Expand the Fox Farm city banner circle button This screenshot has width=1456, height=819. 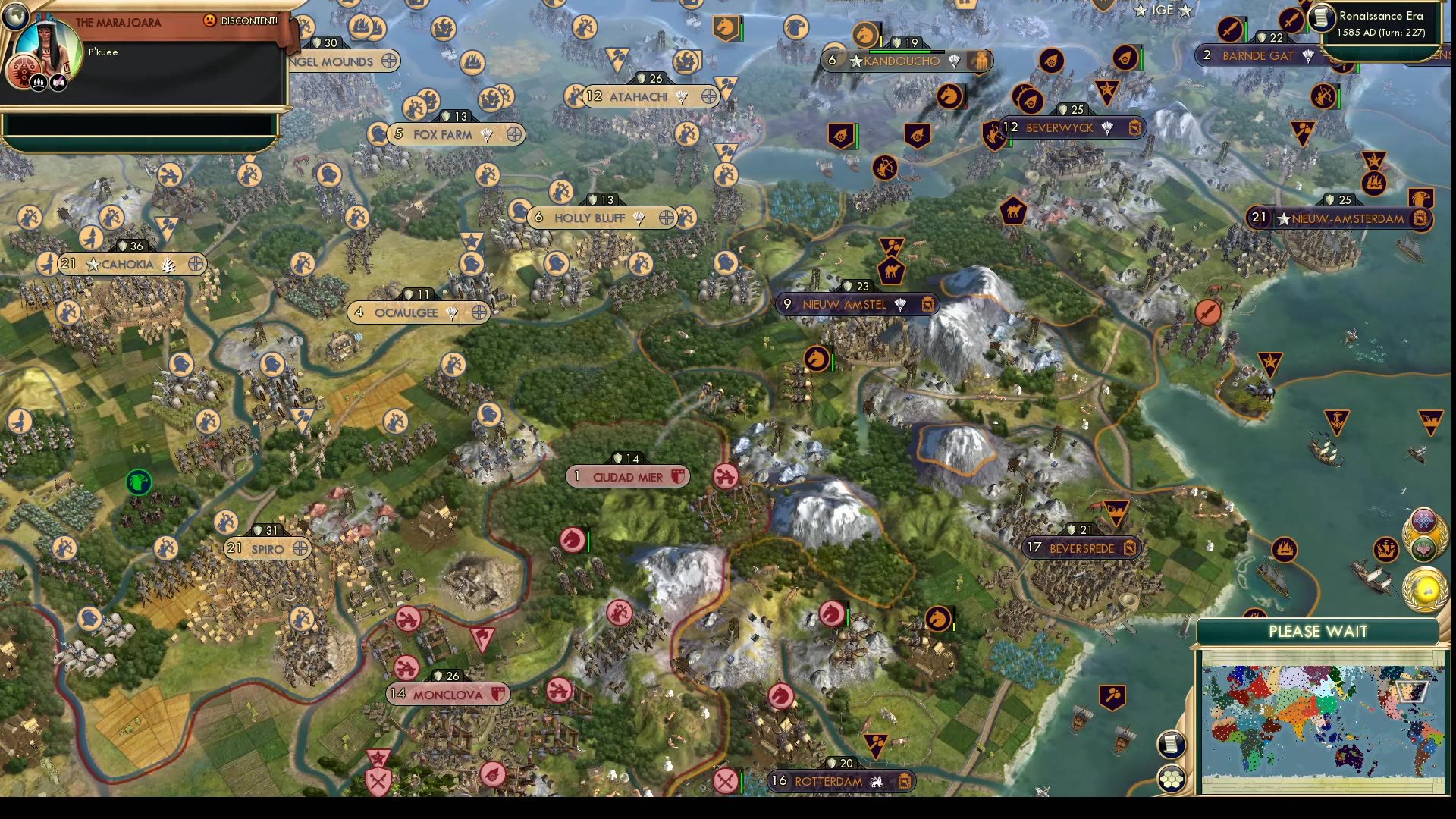pyautogui.click(x=513, y=134)
